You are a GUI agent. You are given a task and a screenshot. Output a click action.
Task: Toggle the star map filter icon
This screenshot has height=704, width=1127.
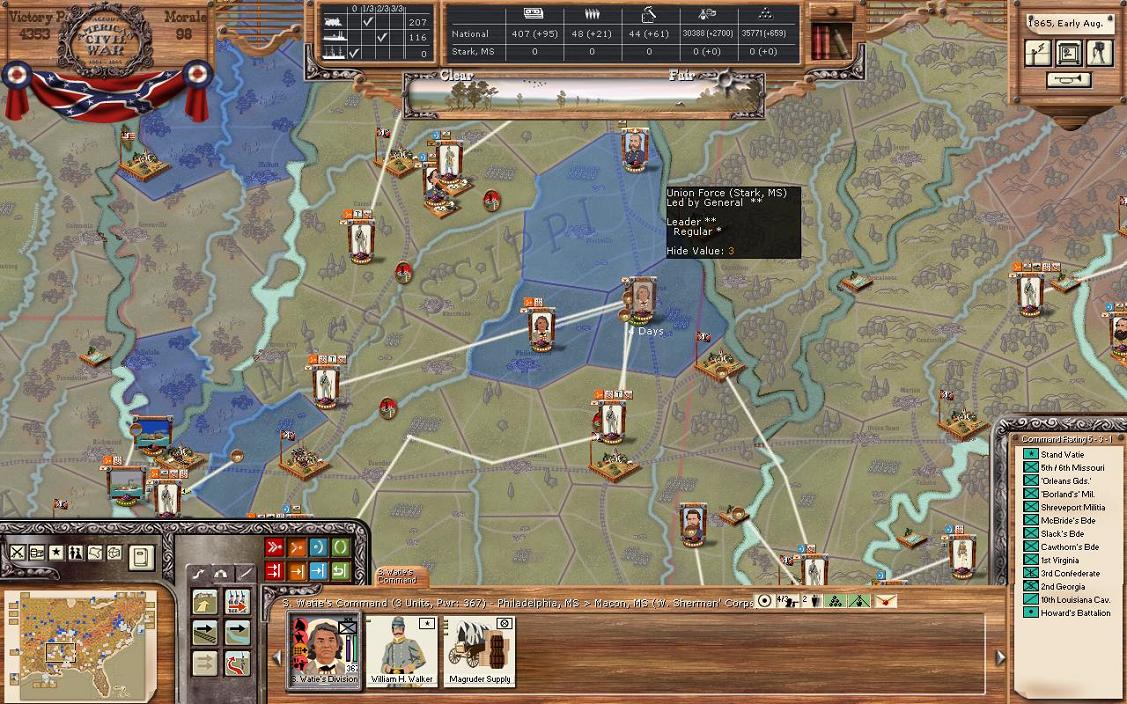(x=56, y=552)
